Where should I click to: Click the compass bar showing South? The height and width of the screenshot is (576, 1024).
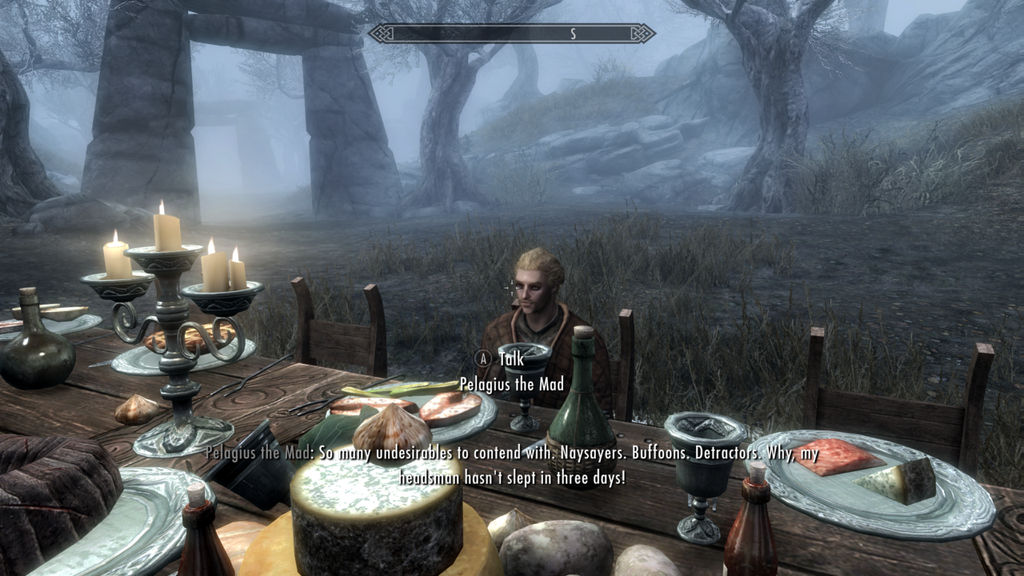pos(512,33)
